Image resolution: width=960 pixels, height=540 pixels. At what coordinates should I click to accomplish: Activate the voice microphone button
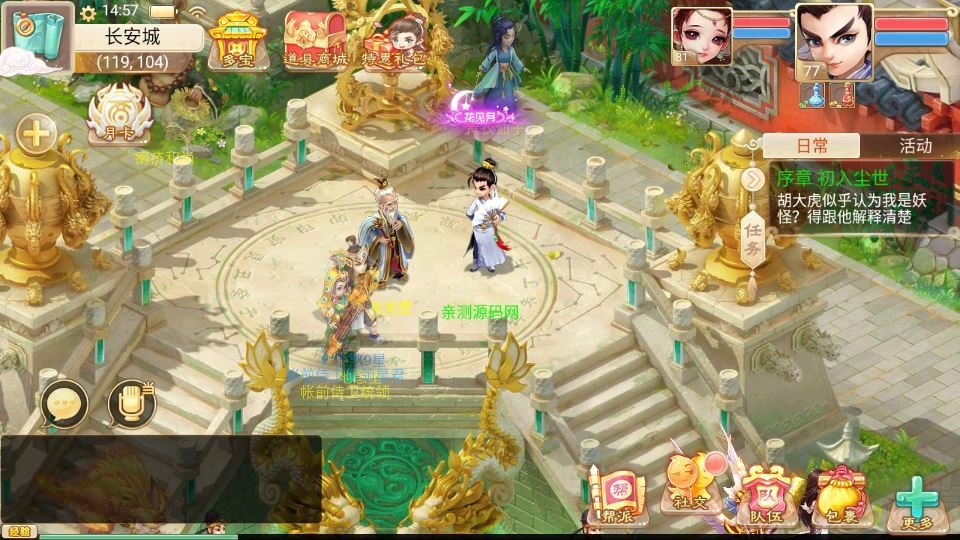pos(131,404)
